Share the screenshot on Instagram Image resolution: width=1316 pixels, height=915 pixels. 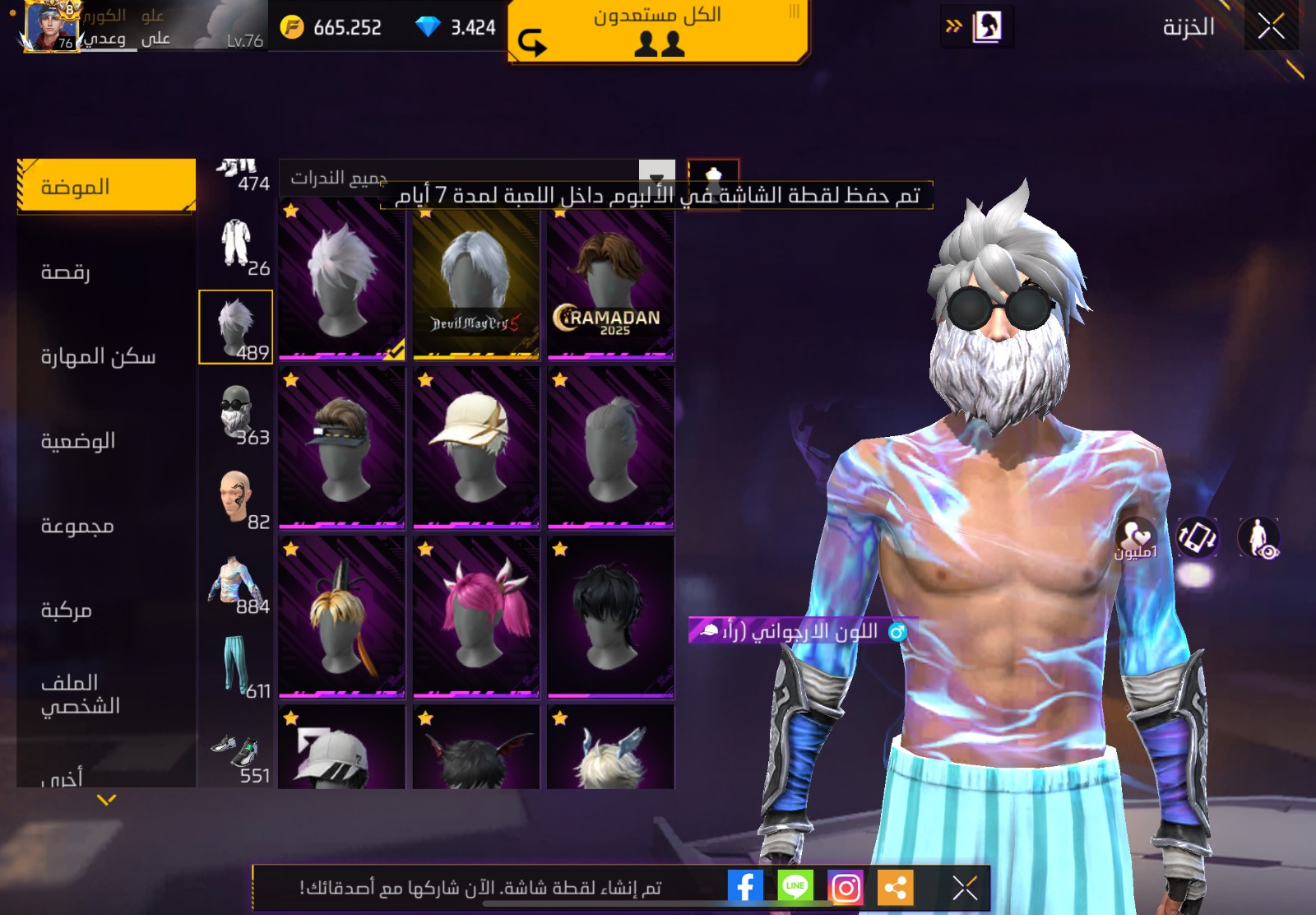click(x=846, y=887)
